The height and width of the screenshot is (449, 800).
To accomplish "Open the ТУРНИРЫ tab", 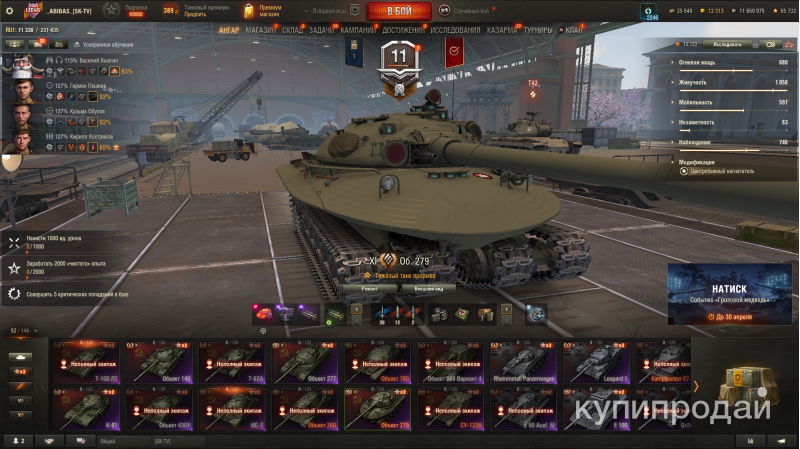I will [537, 30].
